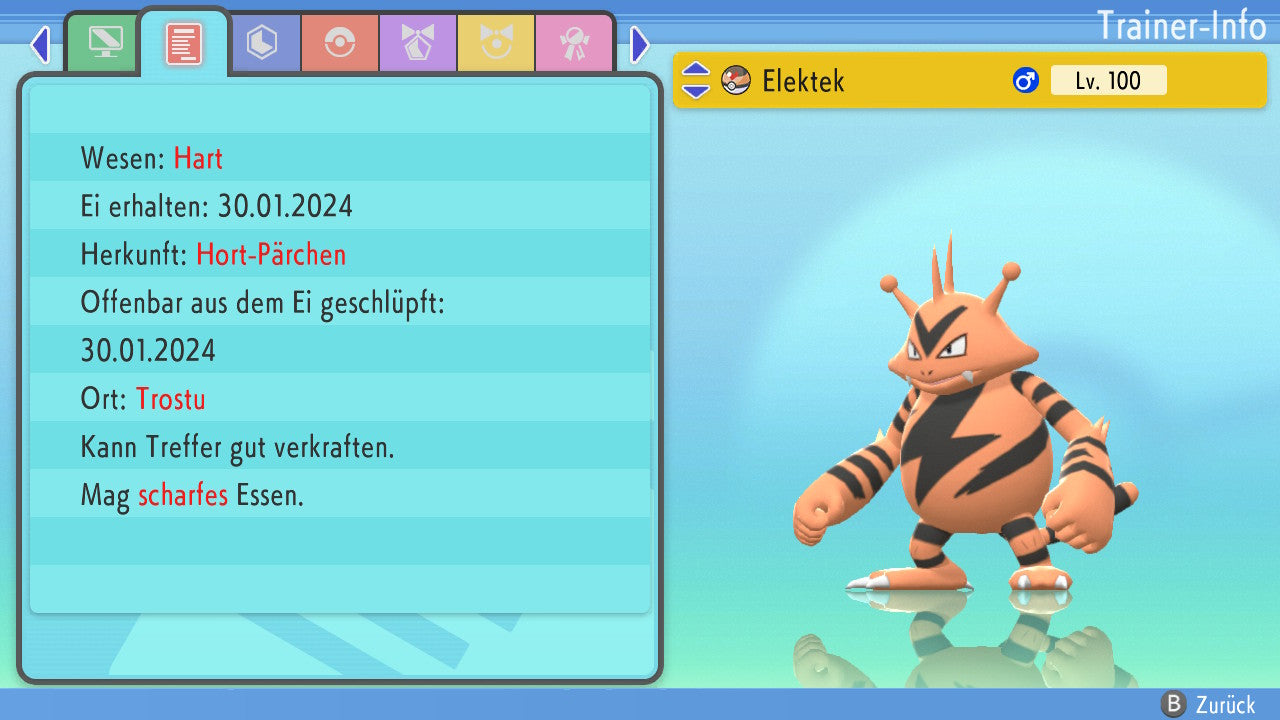Open the pink rosette ribbons tab
1280x720 pixels.
tap(573, 43)
